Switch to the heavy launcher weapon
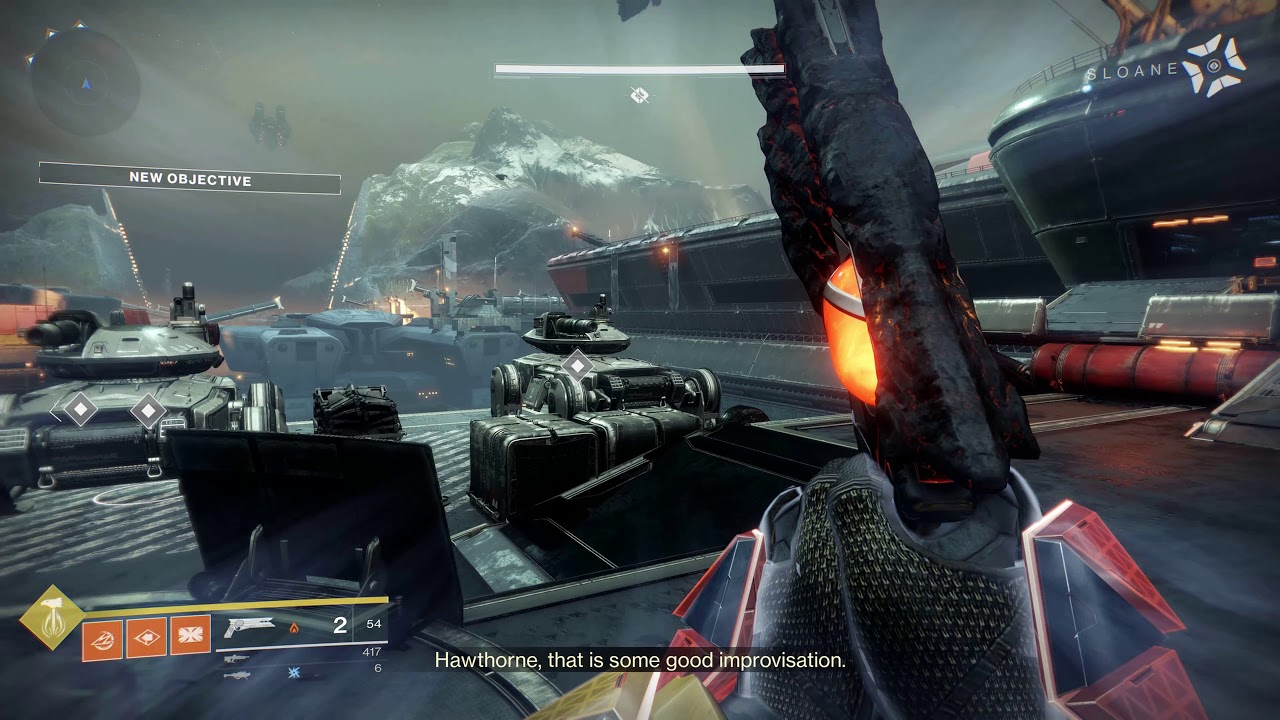Image resolution: width=1280 pixels, height=720 pixels. (x=236, y=673)
